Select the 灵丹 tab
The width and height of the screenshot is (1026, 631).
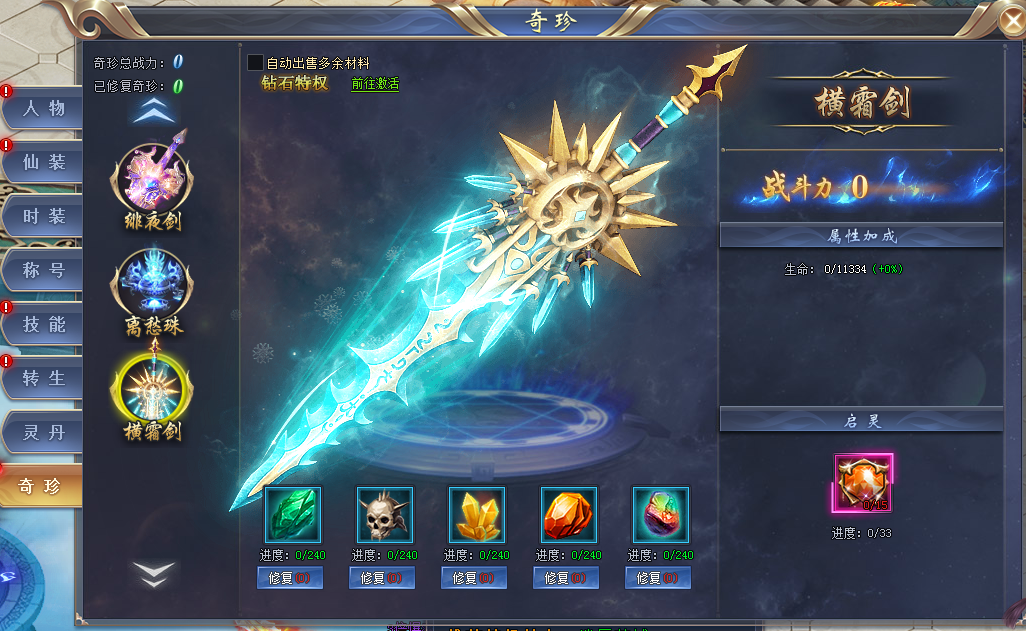(x=43, y=432)
